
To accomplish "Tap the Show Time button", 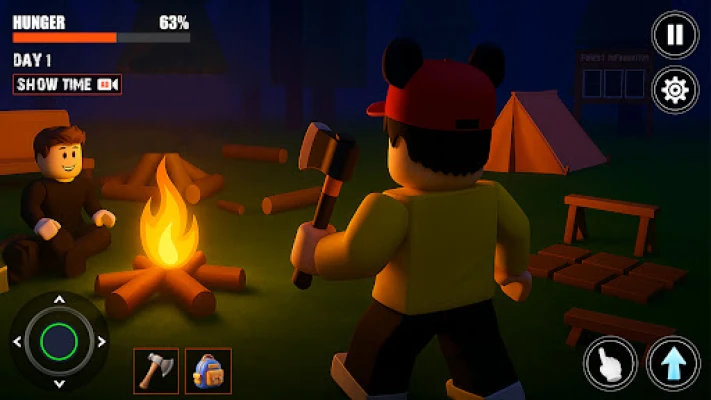I will [x=67, y=85].
